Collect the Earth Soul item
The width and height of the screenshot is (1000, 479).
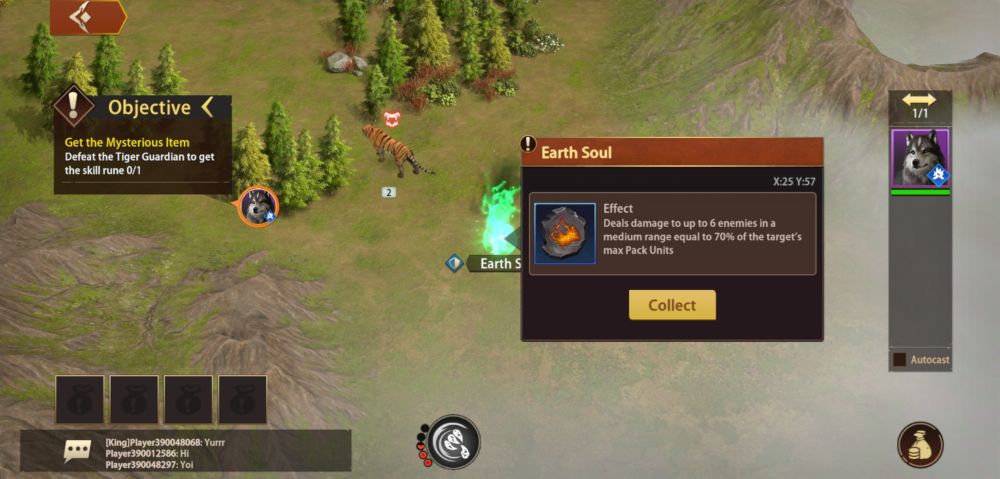[672, 305]
